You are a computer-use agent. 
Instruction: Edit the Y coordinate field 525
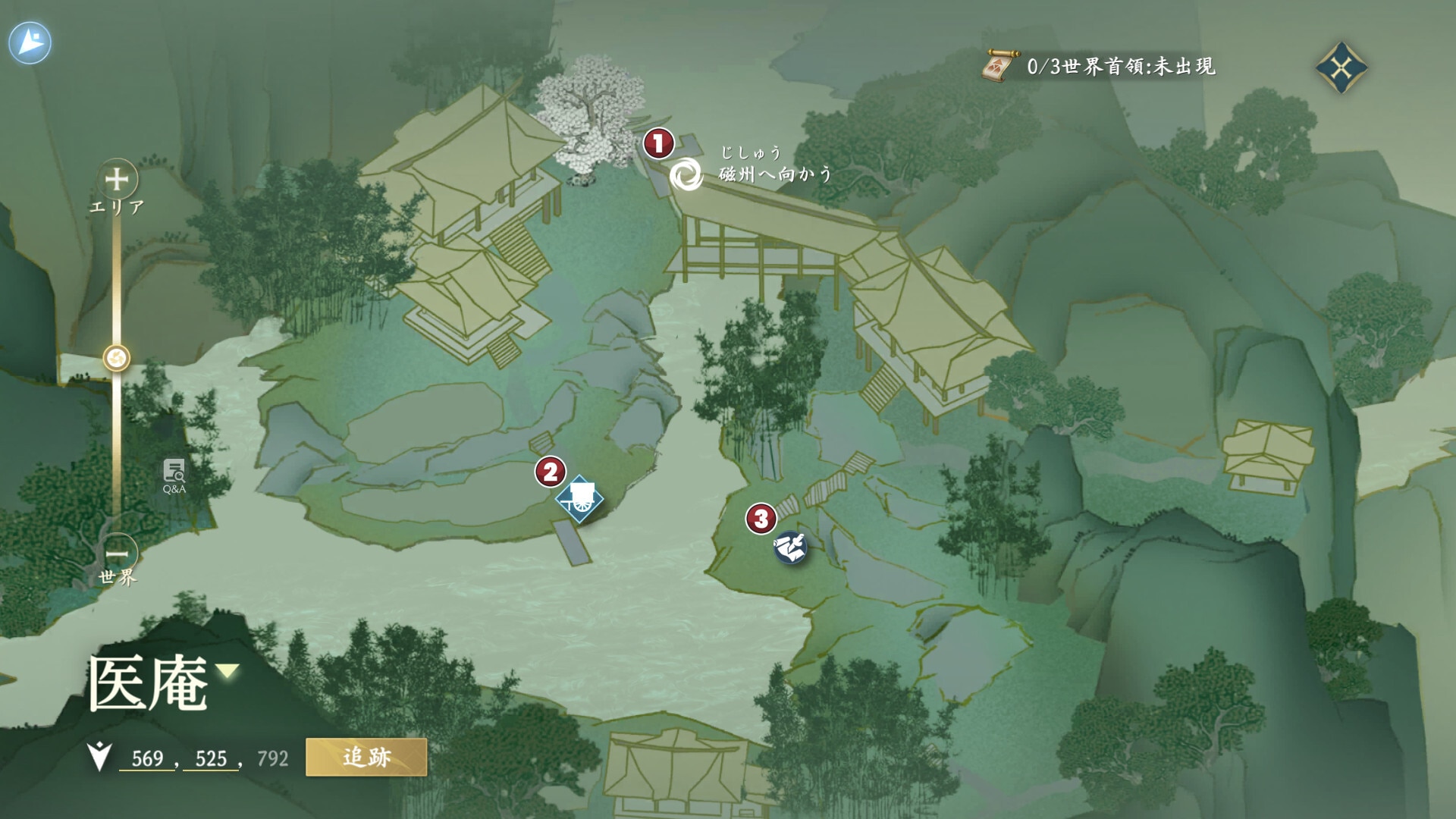[211, 758]
